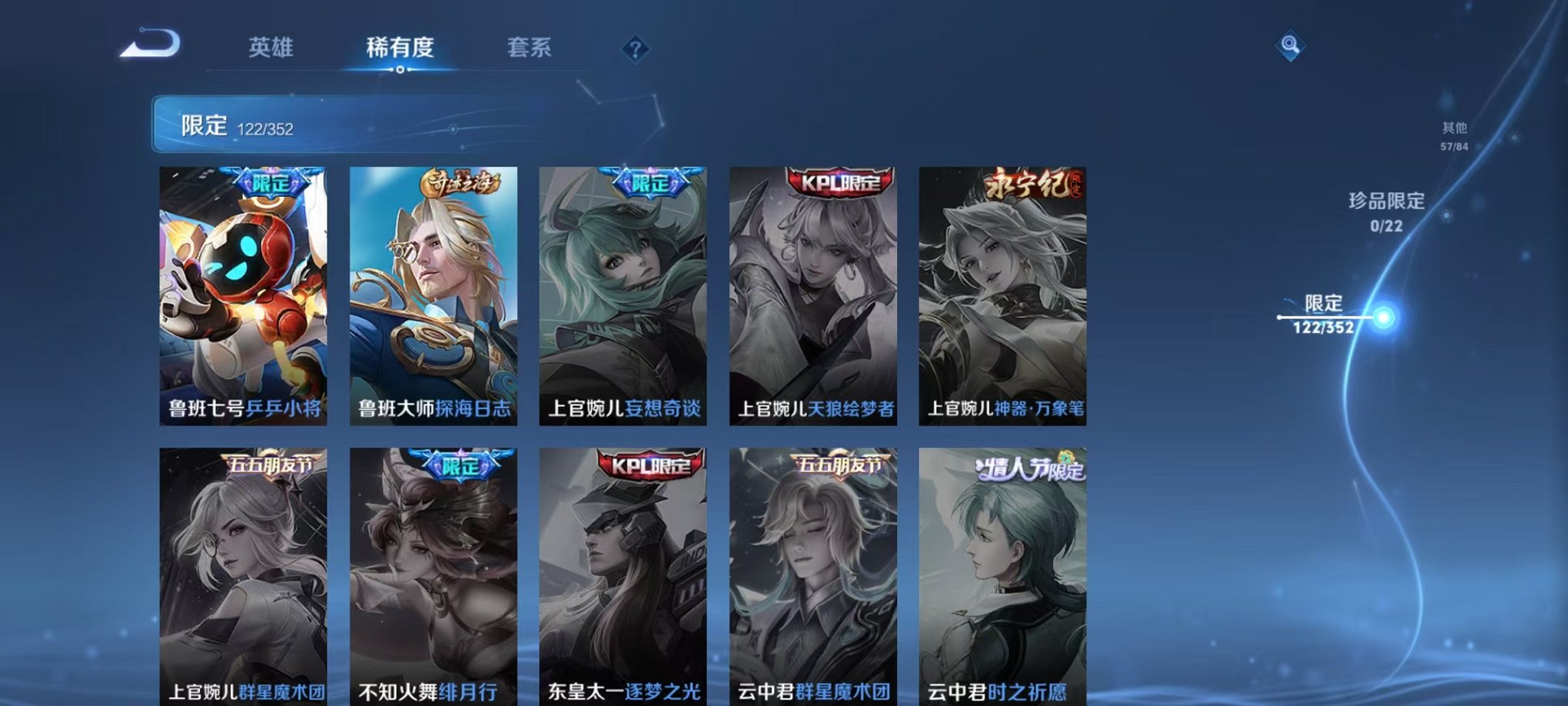
Task: Click the help question mark icon
Action: (634, 50)
